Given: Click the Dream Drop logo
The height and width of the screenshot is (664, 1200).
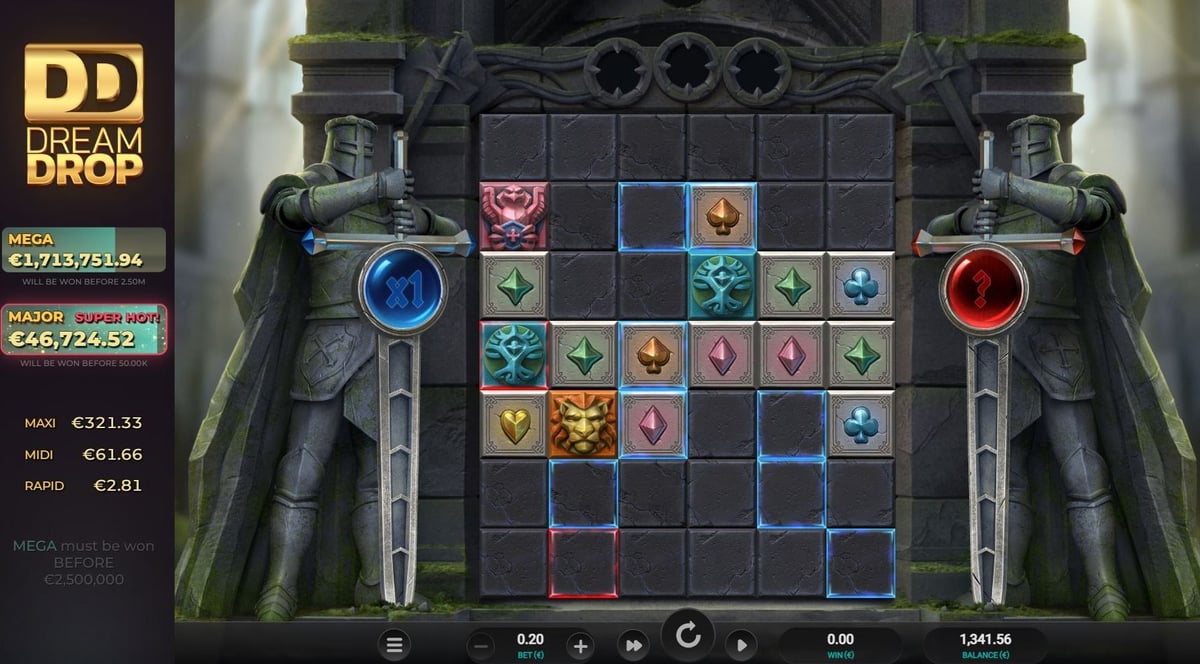Looking at the screenshot, I should pos(84,114).
